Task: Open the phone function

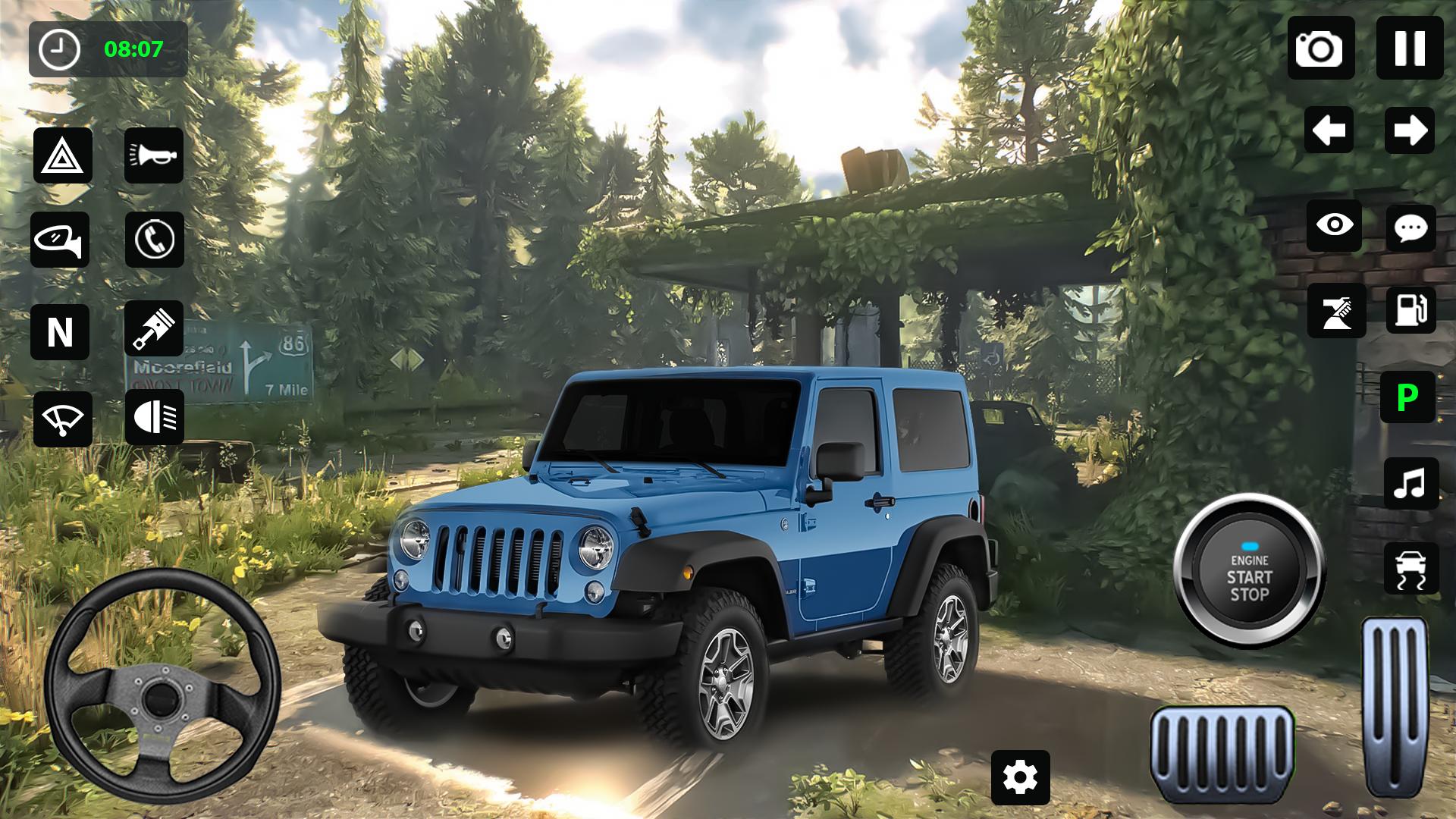Action: (x=154, y=241)
